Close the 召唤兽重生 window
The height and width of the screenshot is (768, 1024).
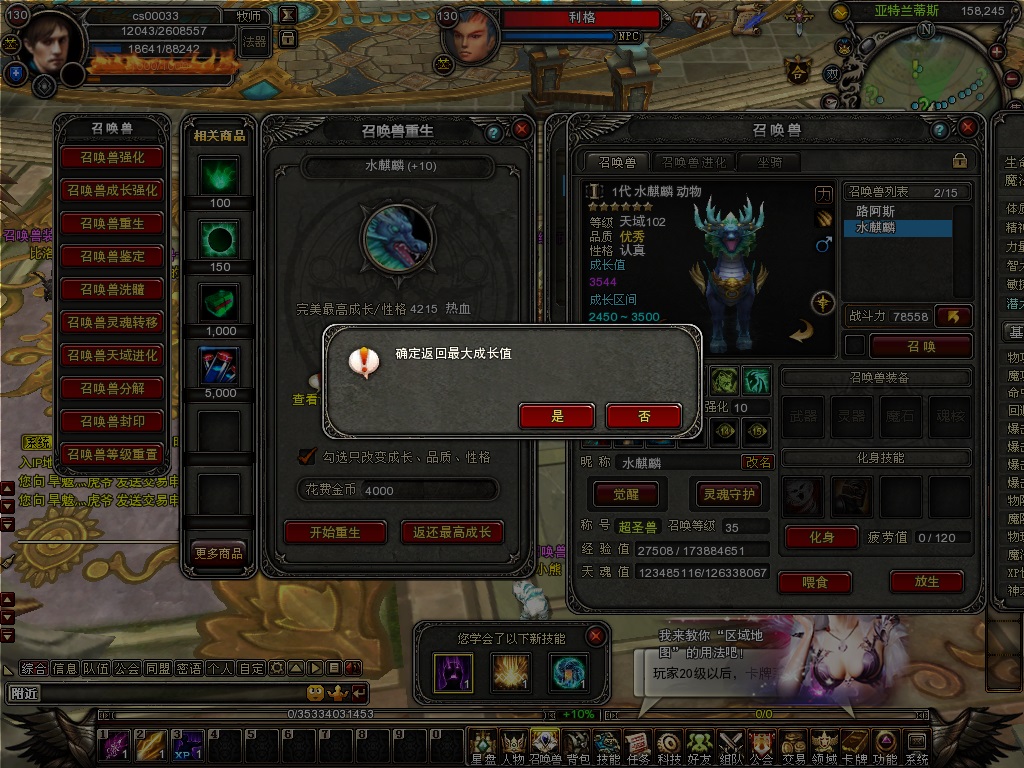[x=521, y=130]
